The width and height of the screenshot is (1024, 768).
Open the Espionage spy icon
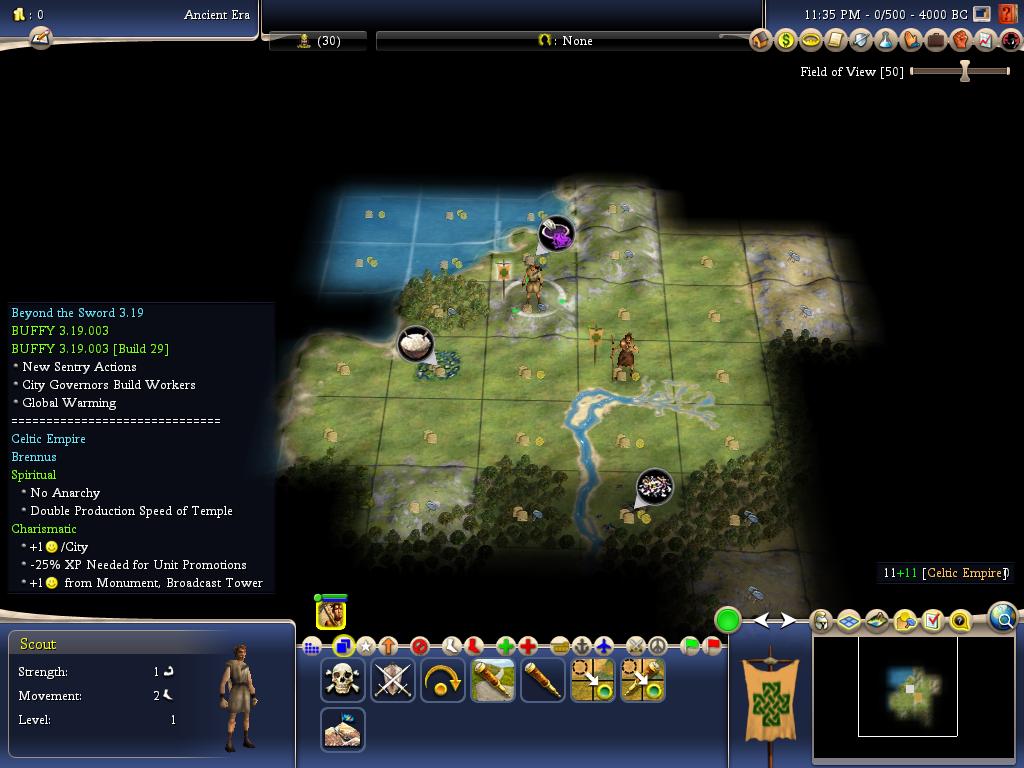[1011, 40]
